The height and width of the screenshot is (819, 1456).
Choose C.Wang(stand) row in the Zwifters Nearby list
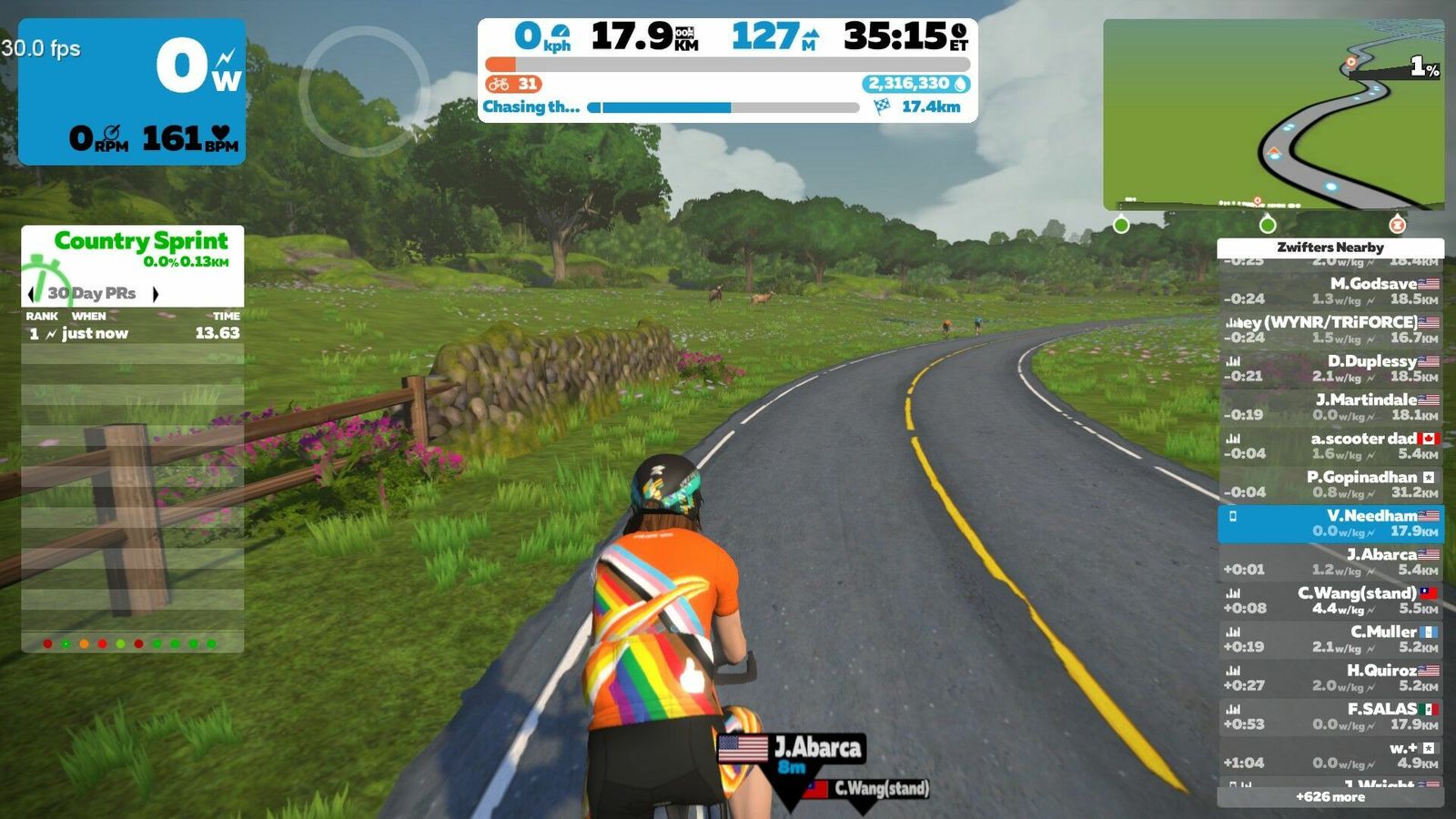(x=1330, y=601)
